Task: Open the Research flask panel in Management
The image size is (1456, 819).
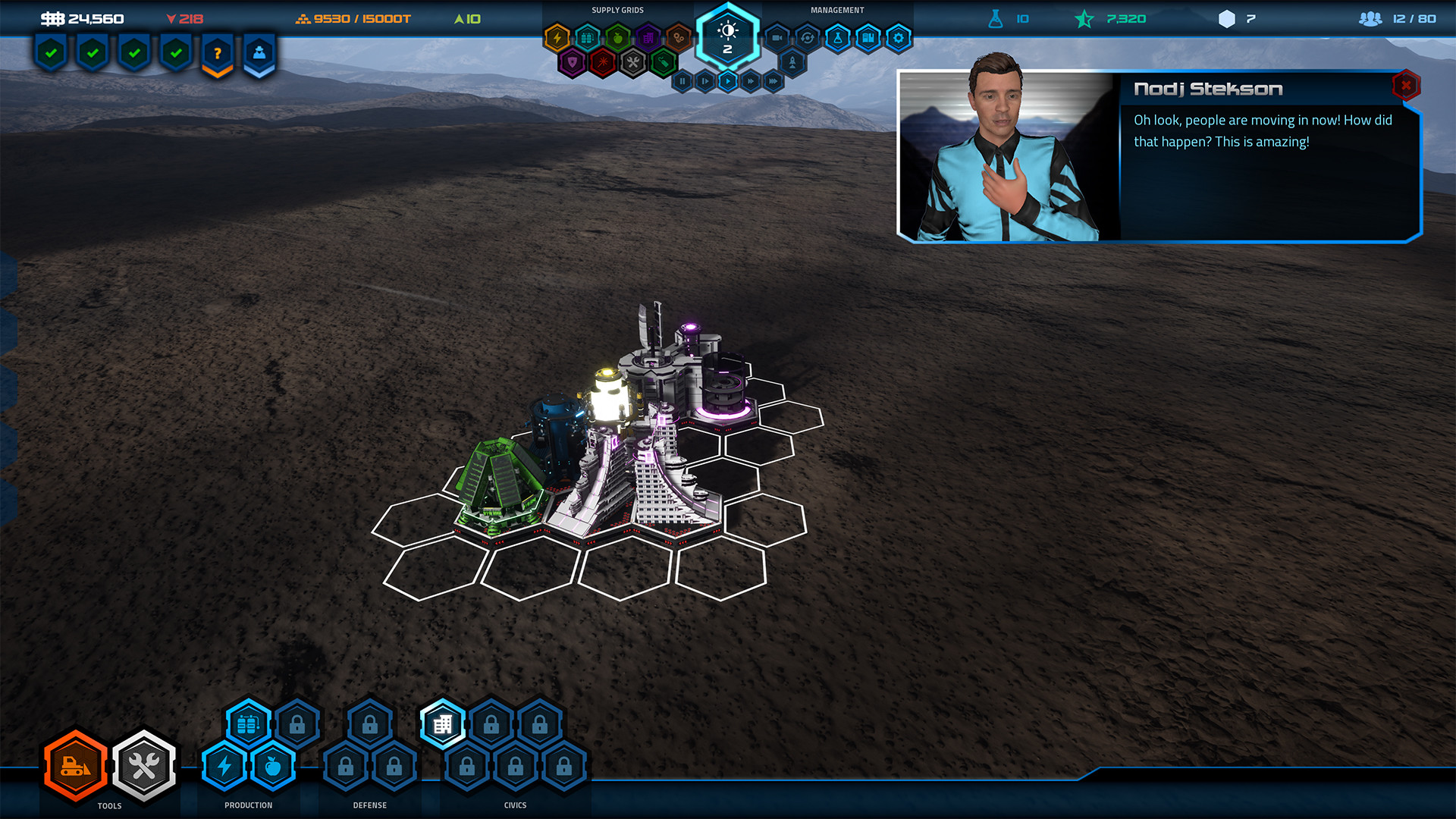Action: (x=838, y=38)
